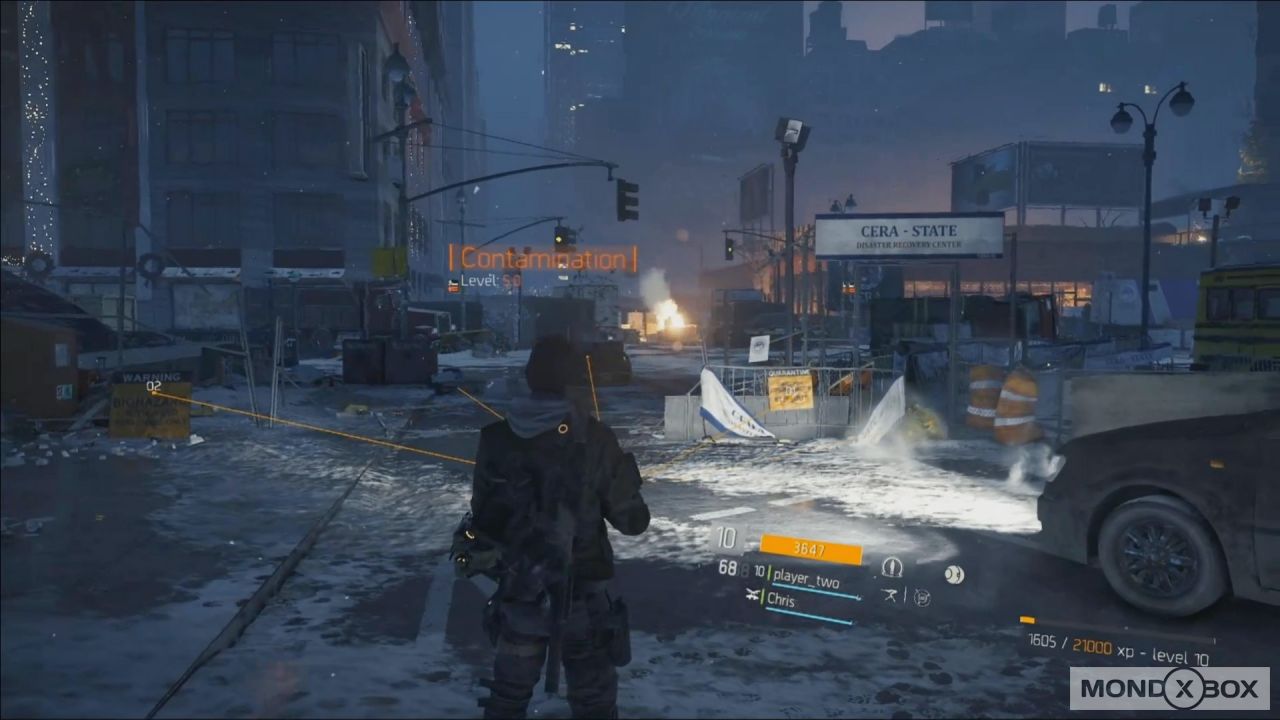The height and width of the screenshot is (720, 1280).
Task: Select the half-moon consumable icon on the right
Action: (955, 573)
